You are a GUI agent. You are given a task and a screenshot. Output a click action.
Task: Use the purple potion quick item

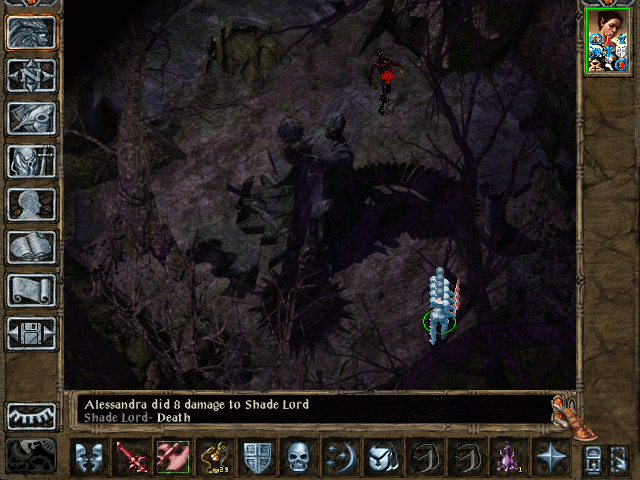(506, 457)
